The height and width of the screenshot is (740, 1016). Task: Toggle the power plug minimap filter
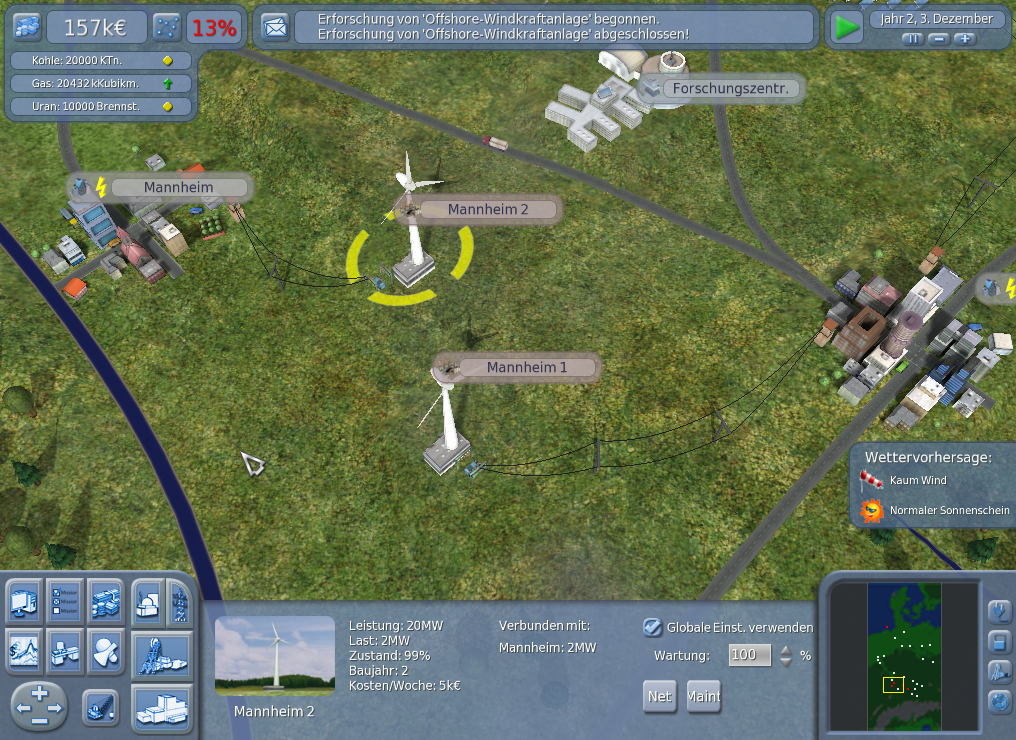(999, 610)
